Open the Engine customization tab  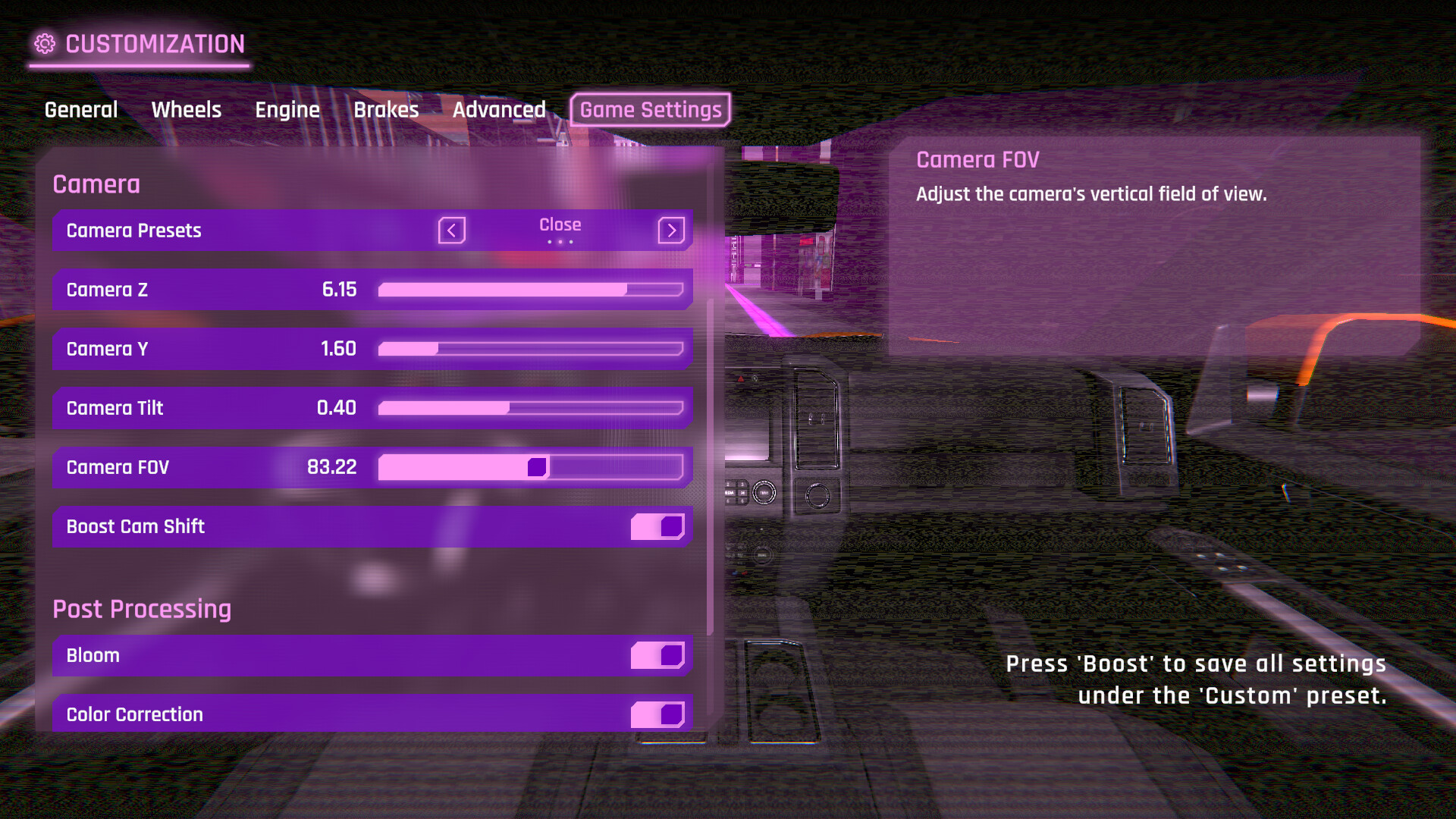tap(287, 109)
